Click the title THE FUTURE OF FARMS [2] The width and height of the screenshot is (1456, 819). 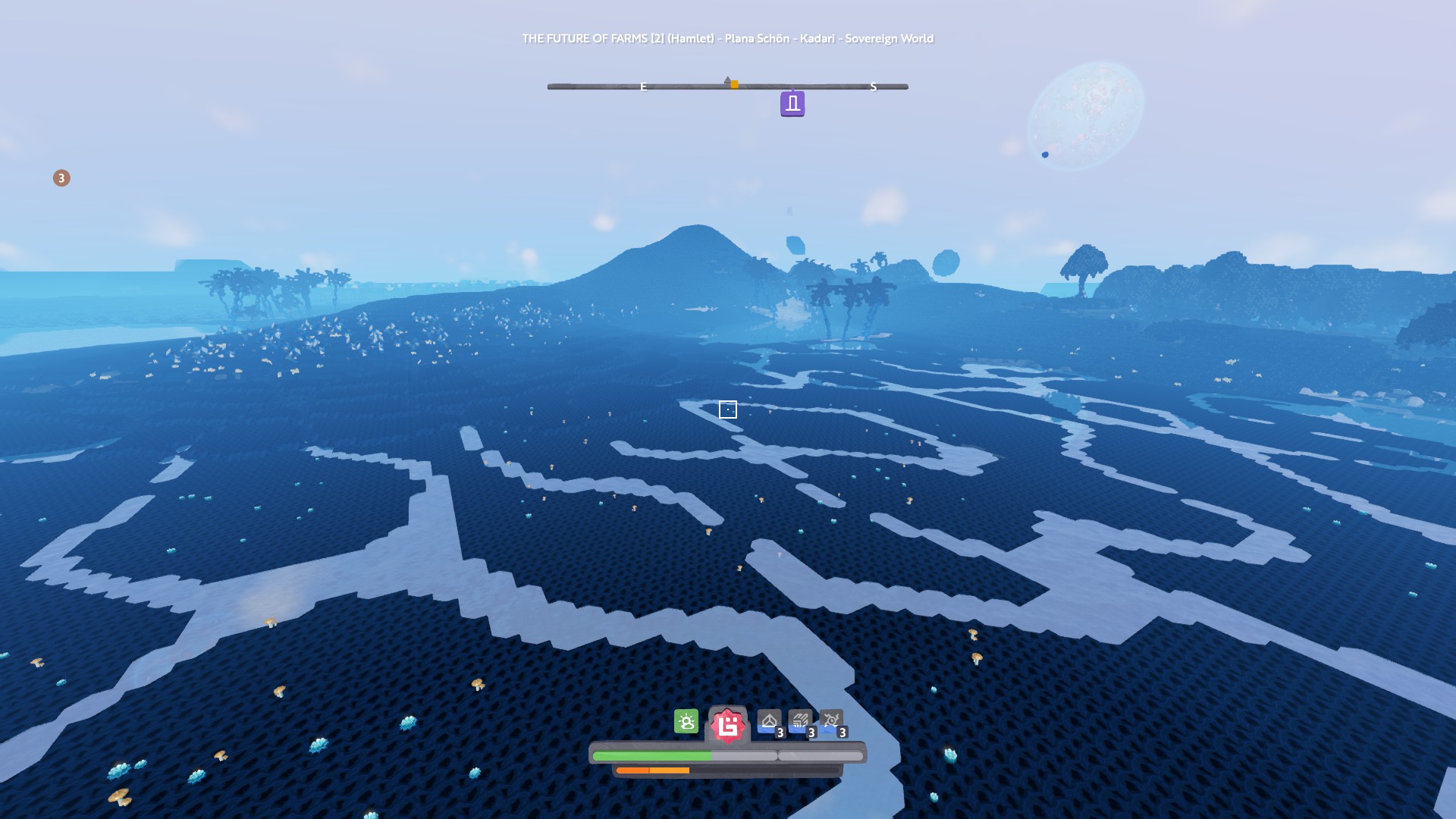pyautogui.click(x=595, y=37)
